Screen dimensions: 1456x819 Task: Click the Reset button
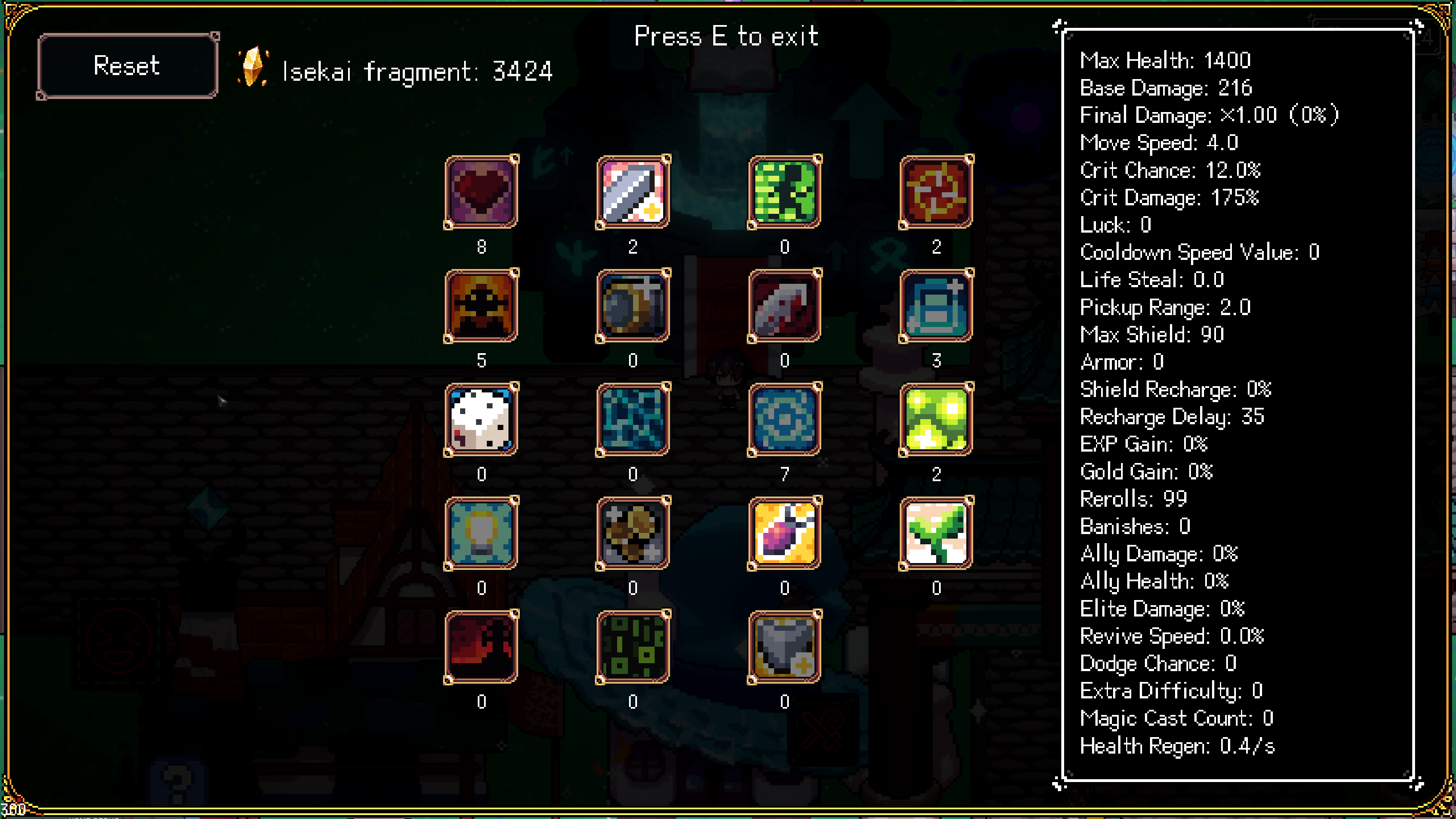(x=127, y=66)
